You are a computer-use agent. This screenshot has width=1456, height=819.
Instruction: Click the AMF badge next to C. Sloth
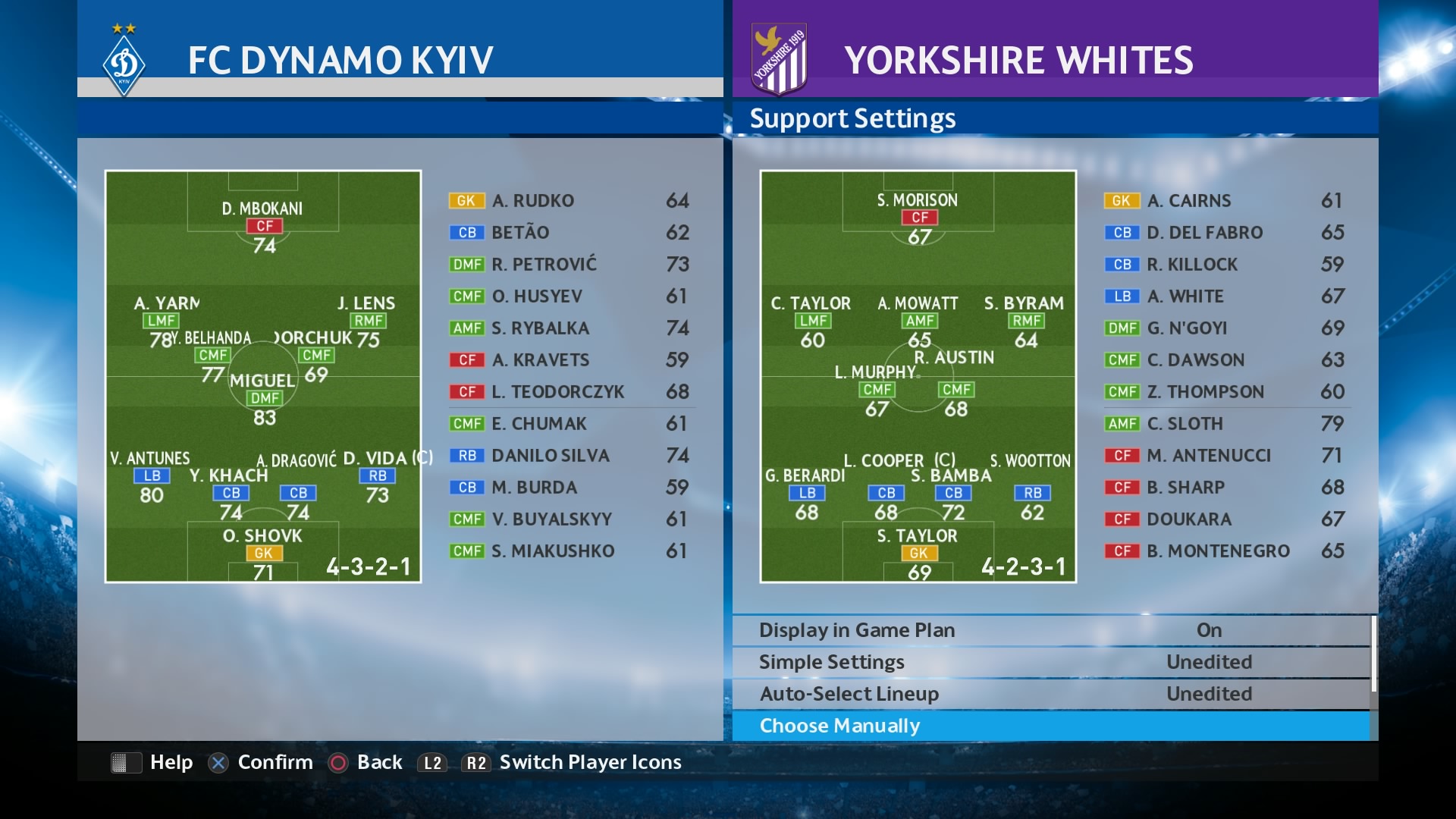point(1124,424)
